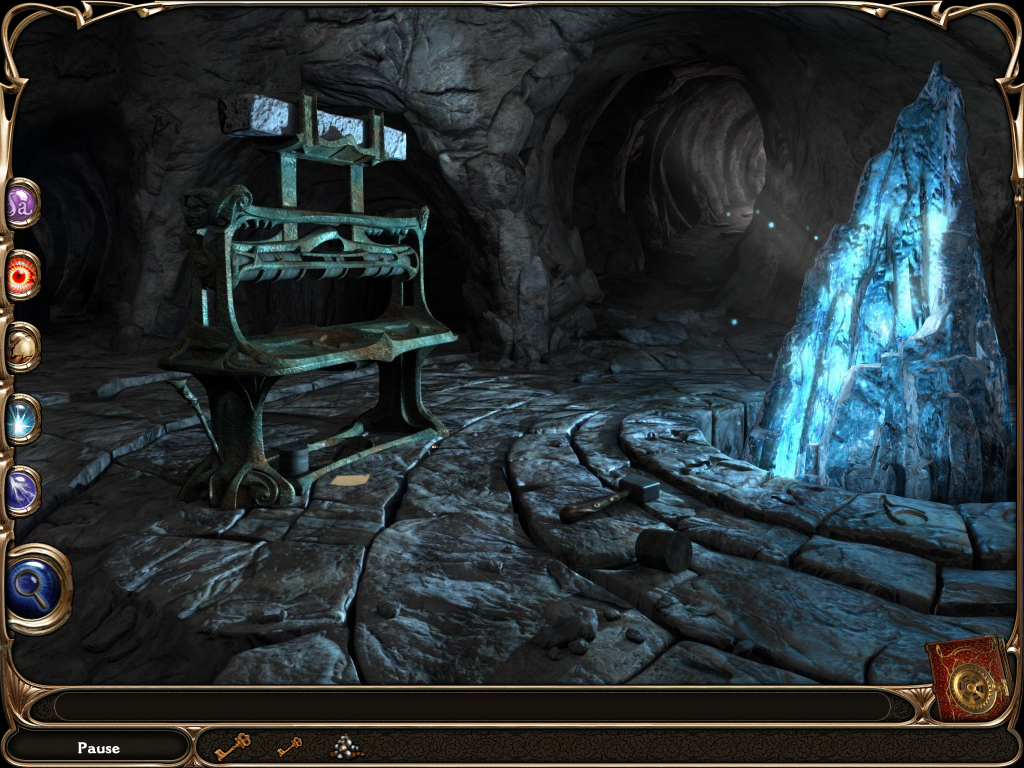This screenshot has height=768, width=1024.
Task: Pick the smaller gold key in inventory
Action: (289, 746)
